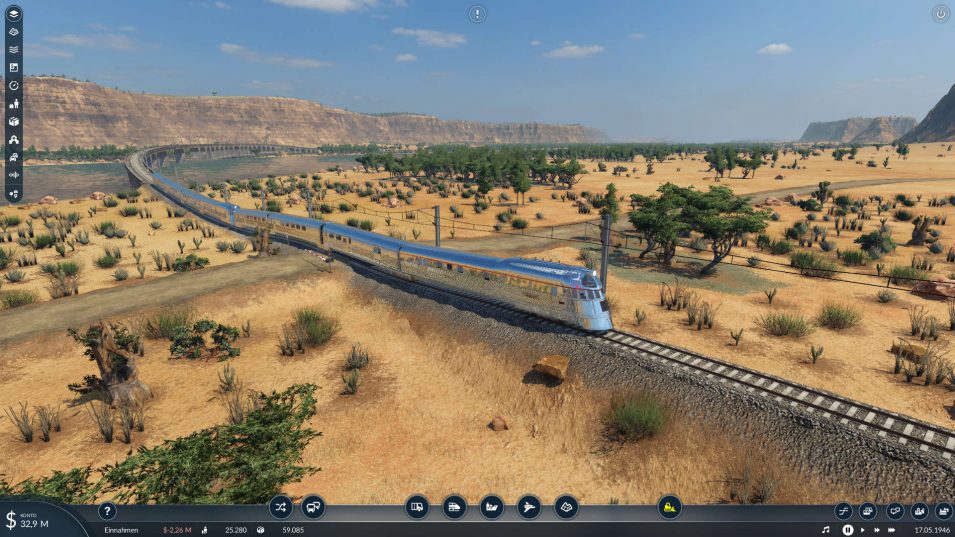Open the music note player
This screenshot has width=955, height=537.
click(826, 529)
